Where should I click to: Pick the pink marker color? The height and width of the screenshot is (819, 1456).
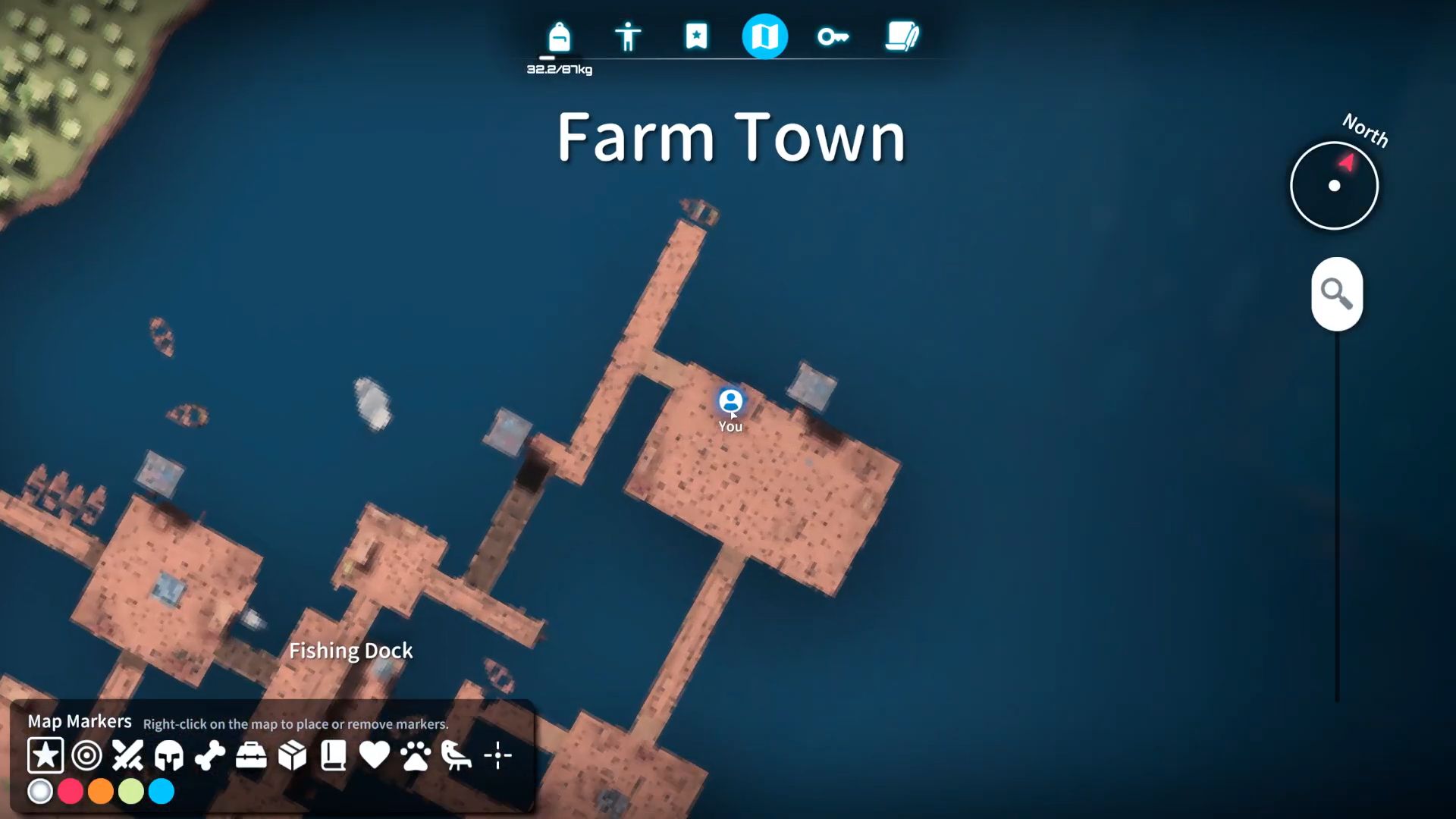point(71,791)
